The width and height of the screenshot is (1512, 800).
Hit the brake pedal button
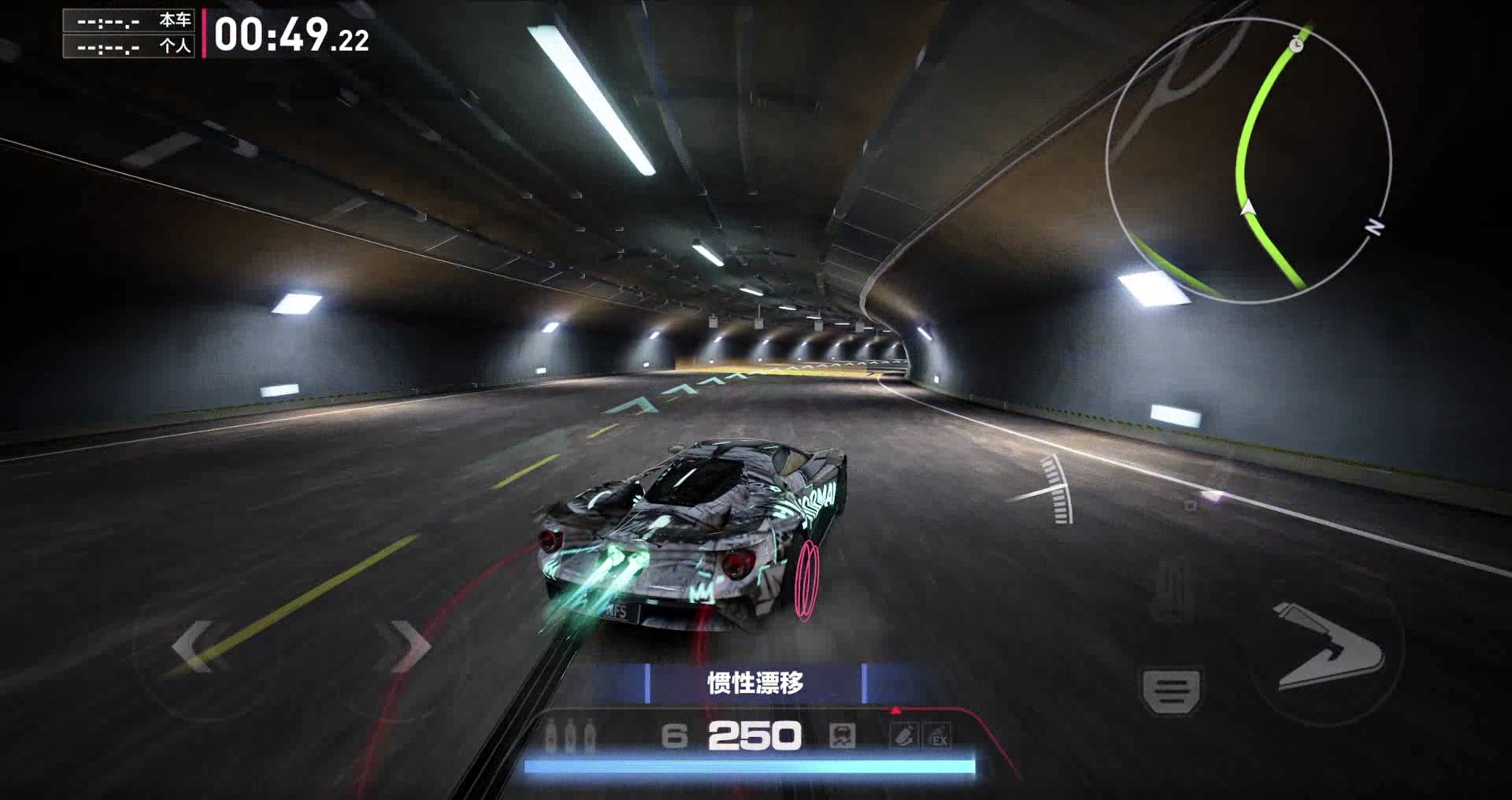click(x=1171, y=692)
